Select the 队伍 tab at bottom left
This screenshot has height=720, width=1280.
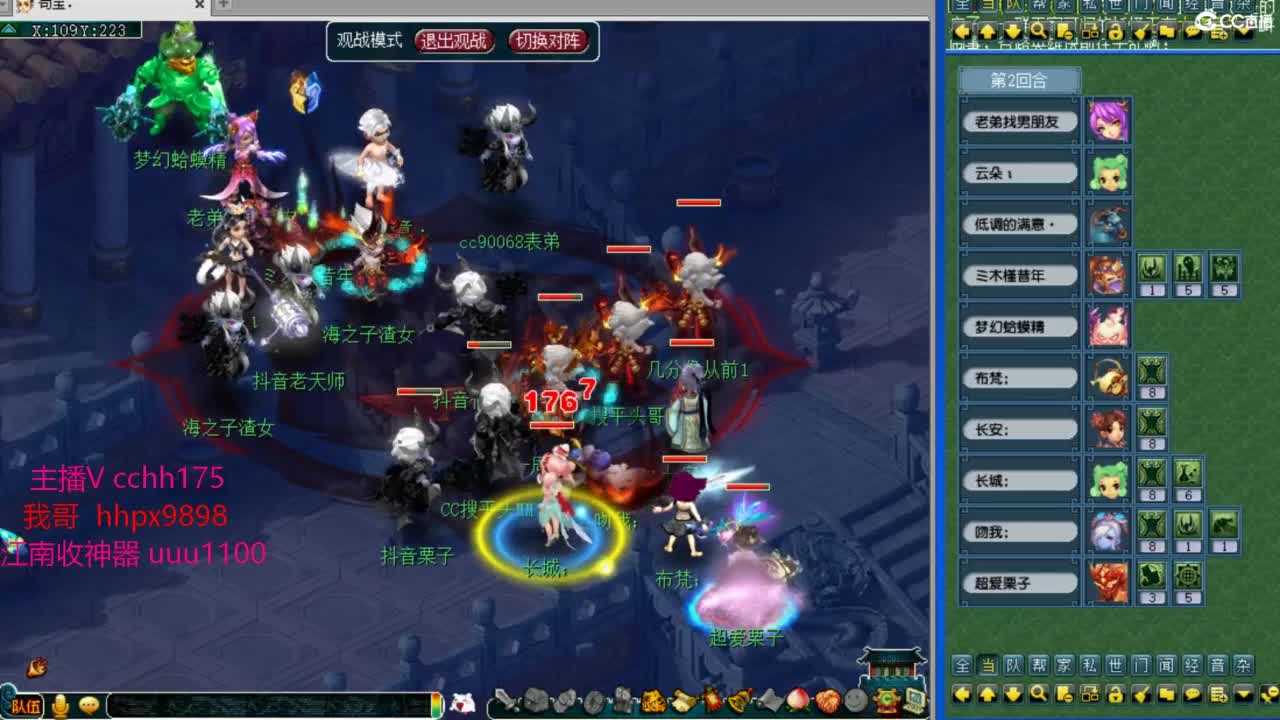tap(25, 704)
